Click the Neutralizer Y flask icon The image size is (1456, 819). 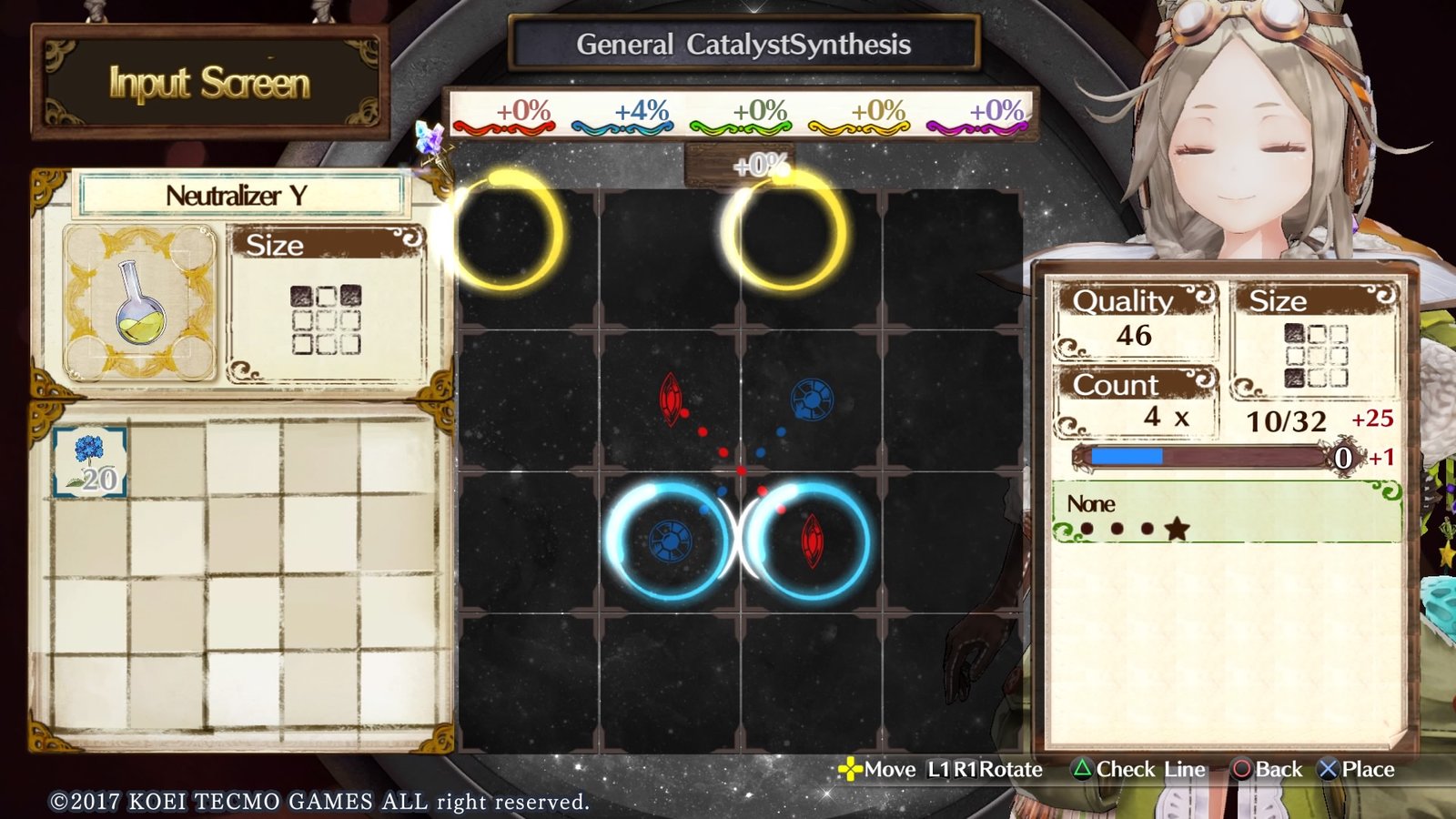point(140,304)
